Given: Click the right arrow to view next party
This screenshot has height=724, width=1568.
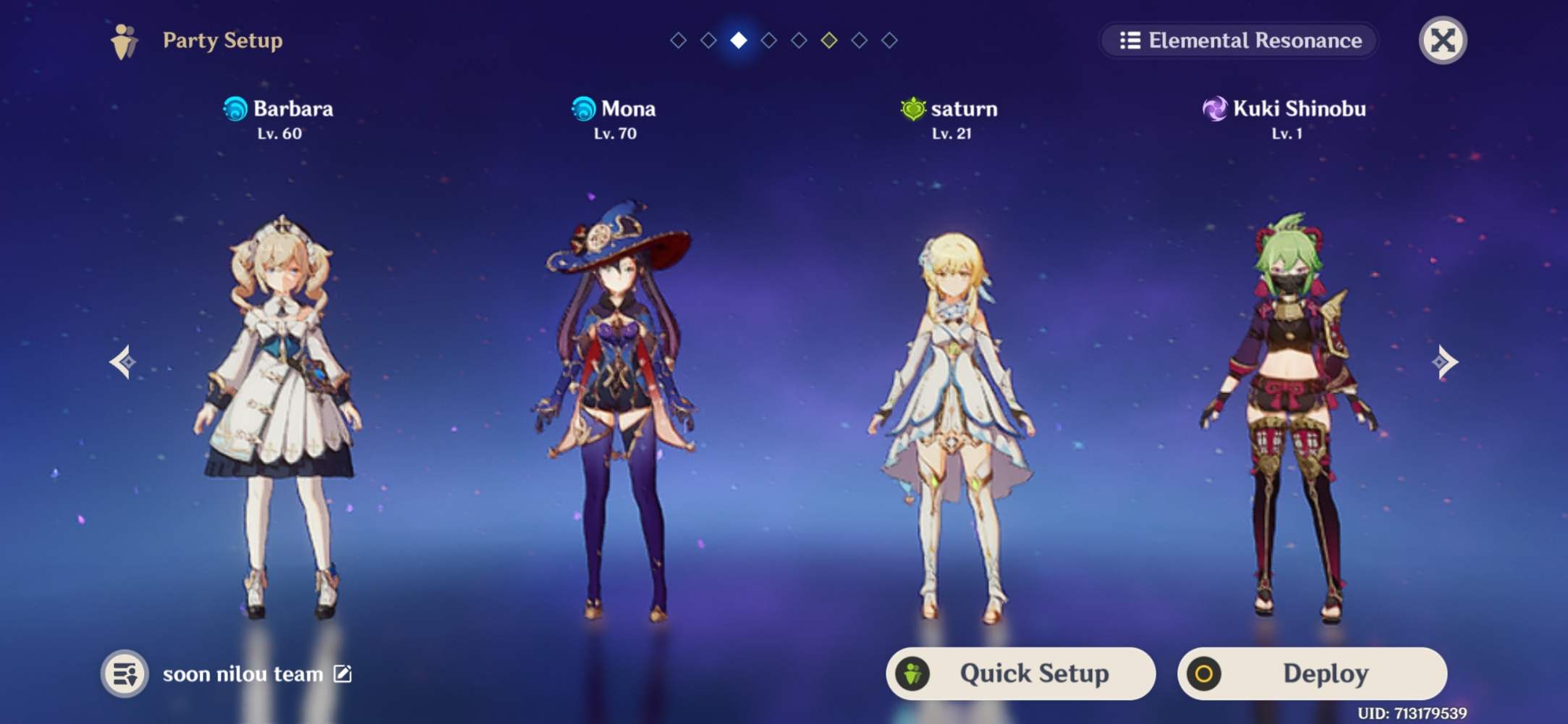Looking at the screenshot, I should [1447, 361].
